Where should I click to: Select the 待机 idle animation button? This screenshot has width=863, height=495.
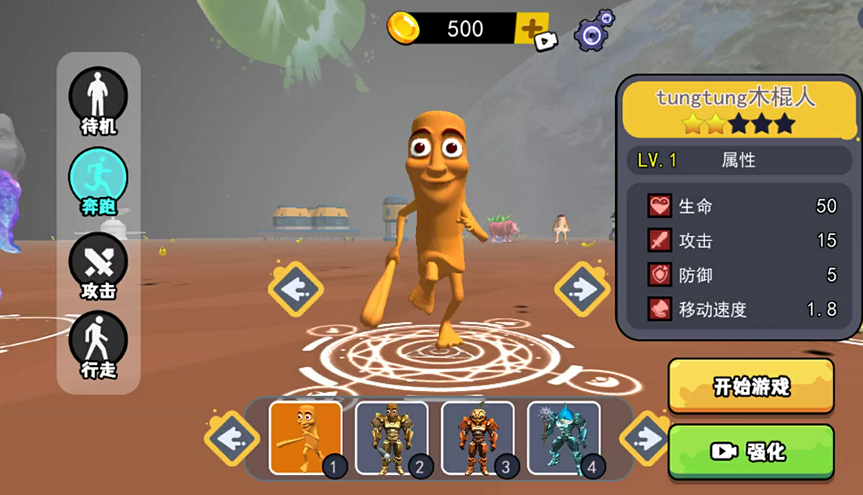tap(98, 101)
